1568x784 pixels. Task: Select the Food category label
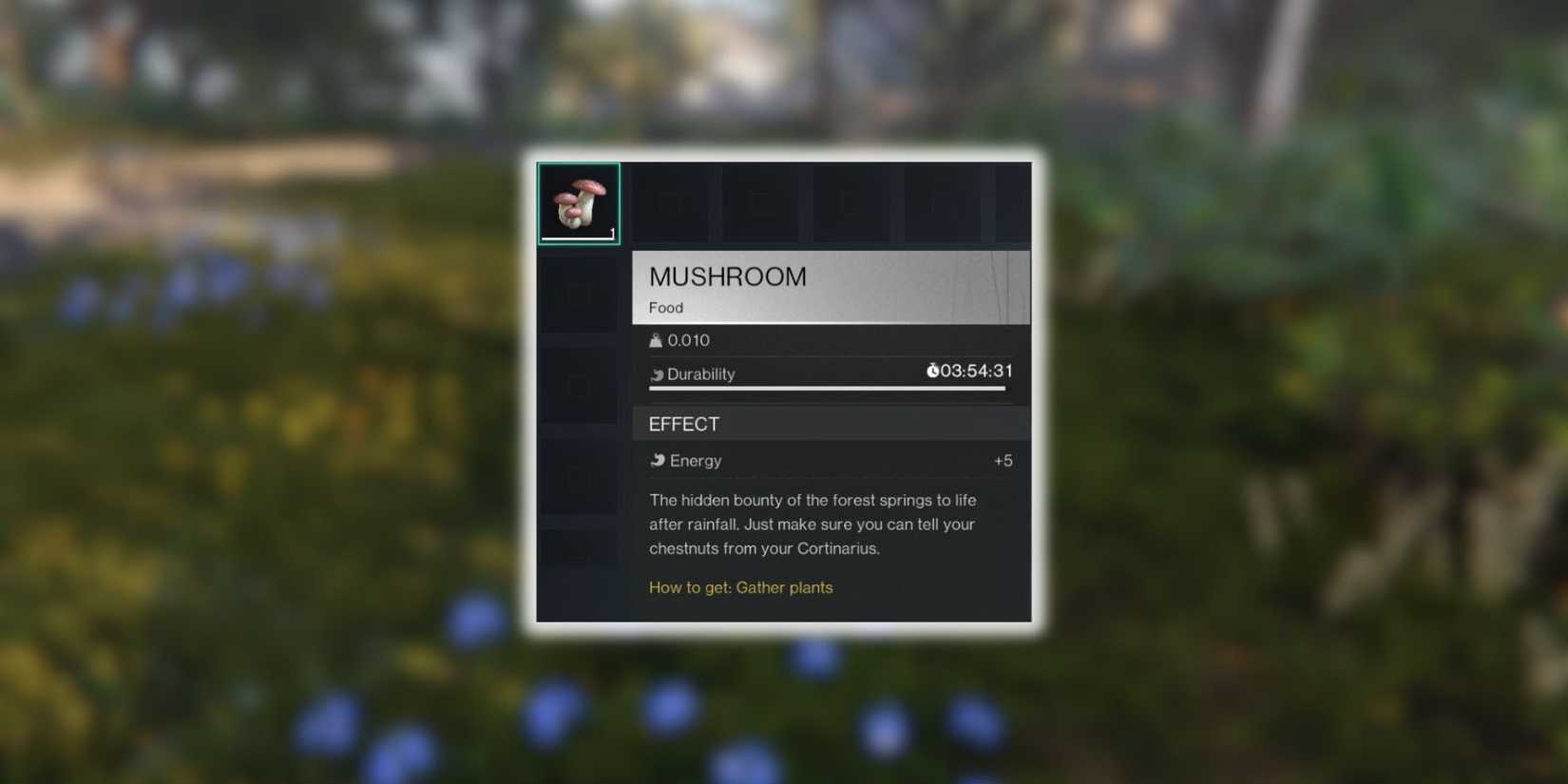pos(665,307)
